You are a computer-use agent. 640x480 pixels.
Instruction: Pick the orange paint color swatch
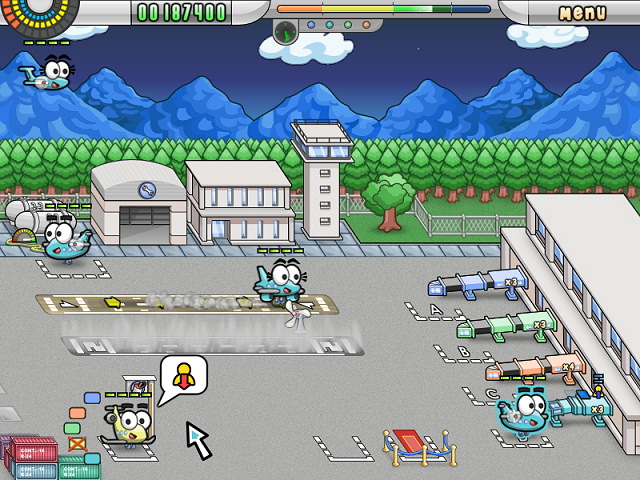pos(76,413)
